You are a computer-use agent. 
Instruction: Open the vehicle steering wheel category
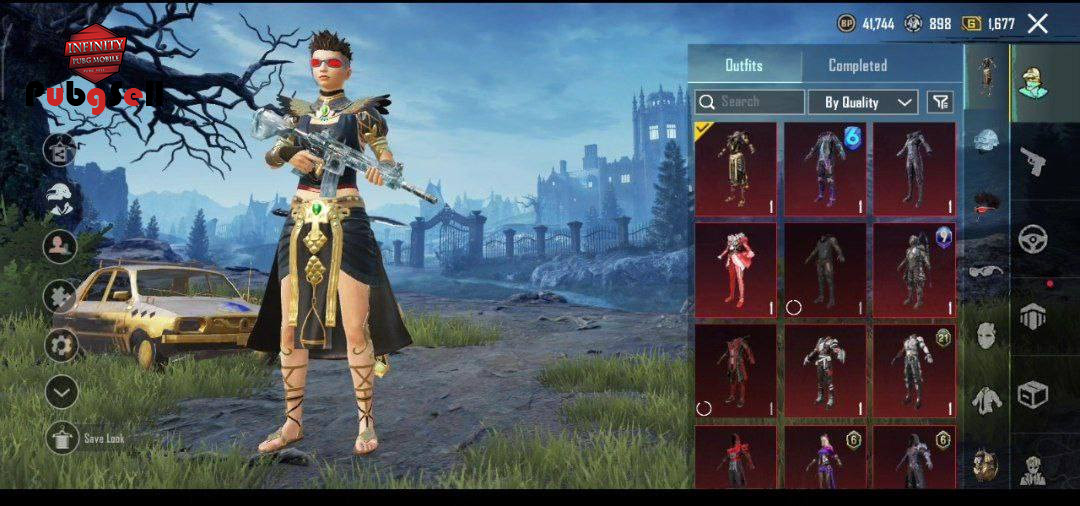[x=1033, y=239]
